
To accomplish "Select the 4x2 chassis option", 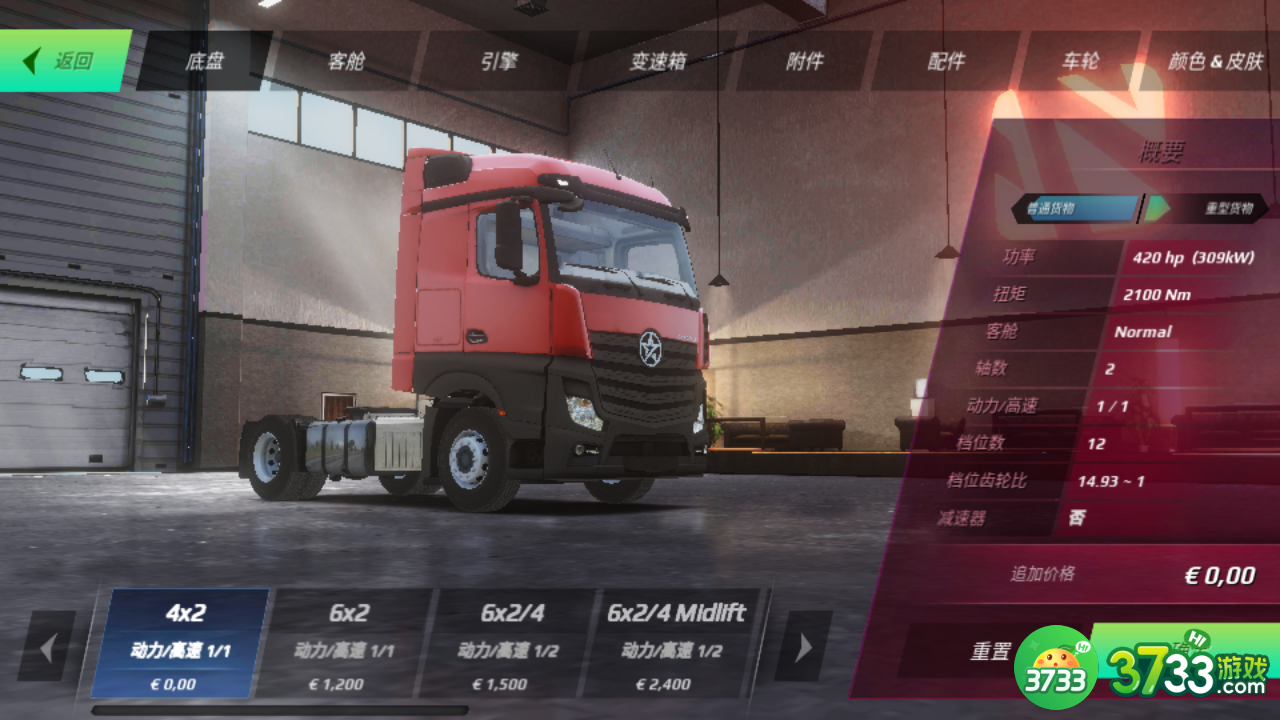I will coord(181,643).
